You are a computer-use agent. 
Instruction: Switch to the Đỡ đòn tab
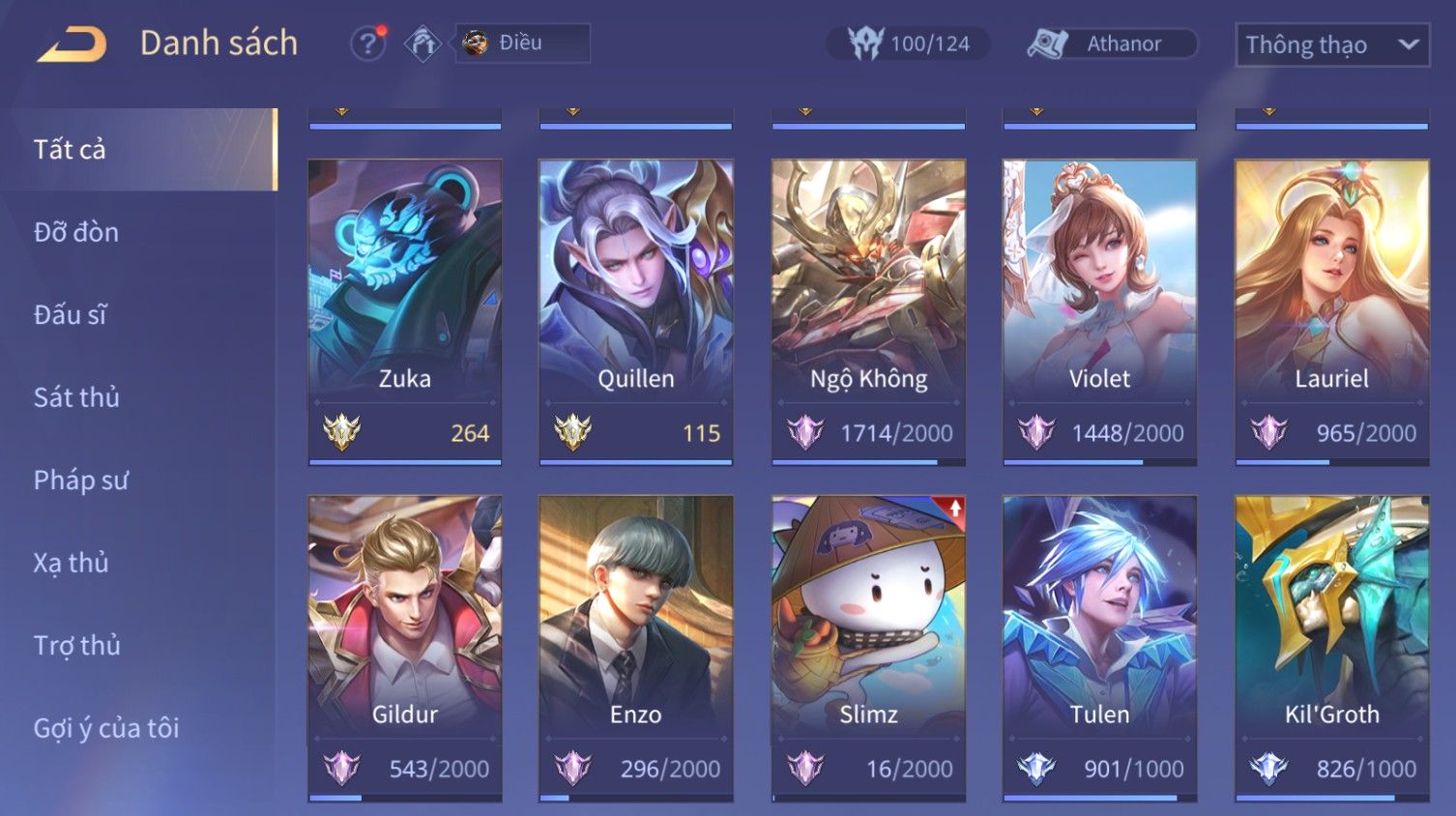pos(76,232)
